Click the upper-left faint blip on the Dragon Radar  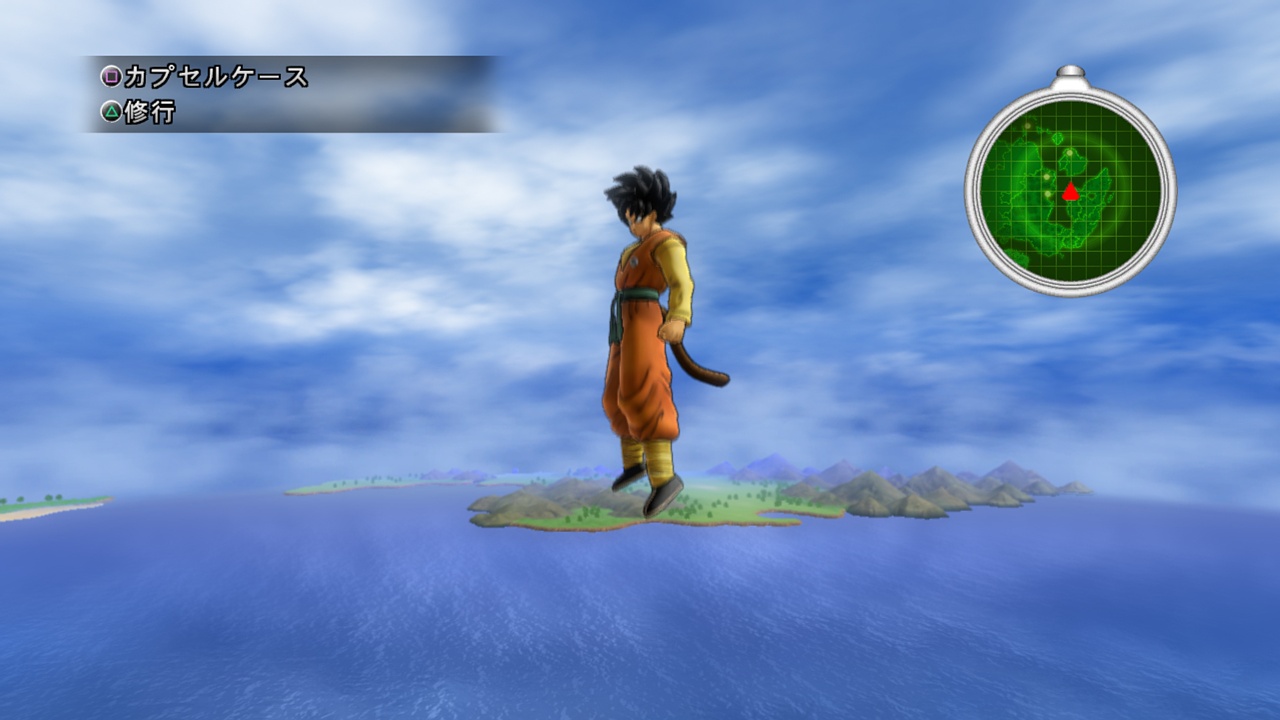(1027, 127)
